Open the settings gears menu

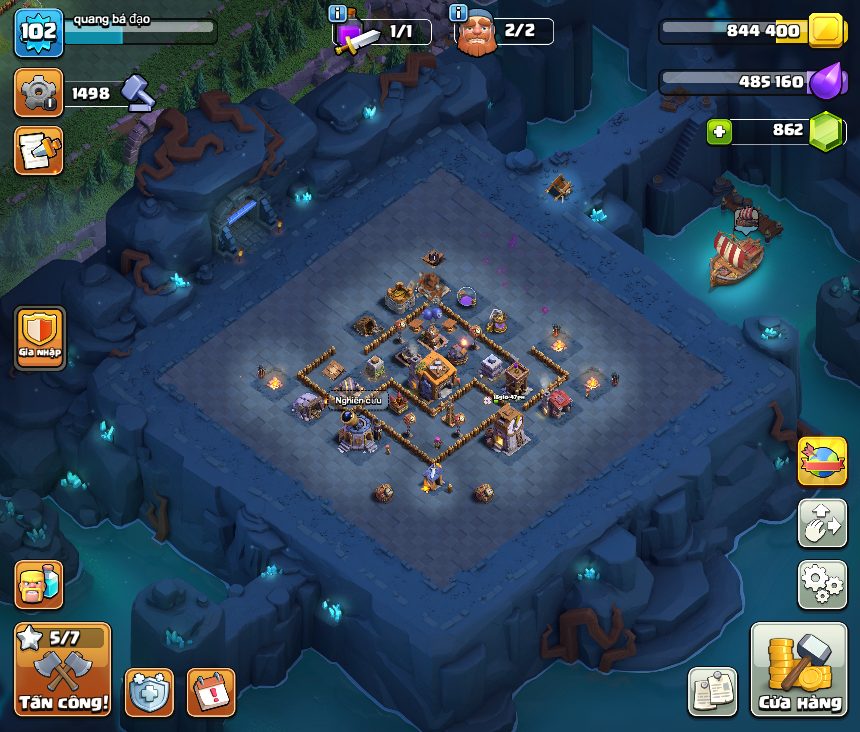point(821,585)
